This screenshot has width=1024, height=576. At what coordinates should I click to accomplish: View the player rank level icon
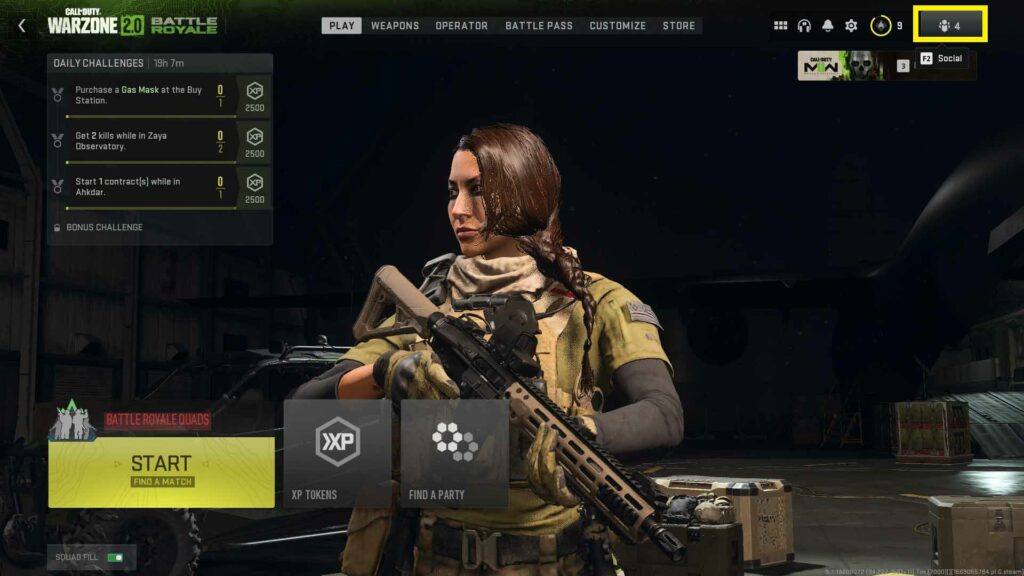click(x=881, y=26)
